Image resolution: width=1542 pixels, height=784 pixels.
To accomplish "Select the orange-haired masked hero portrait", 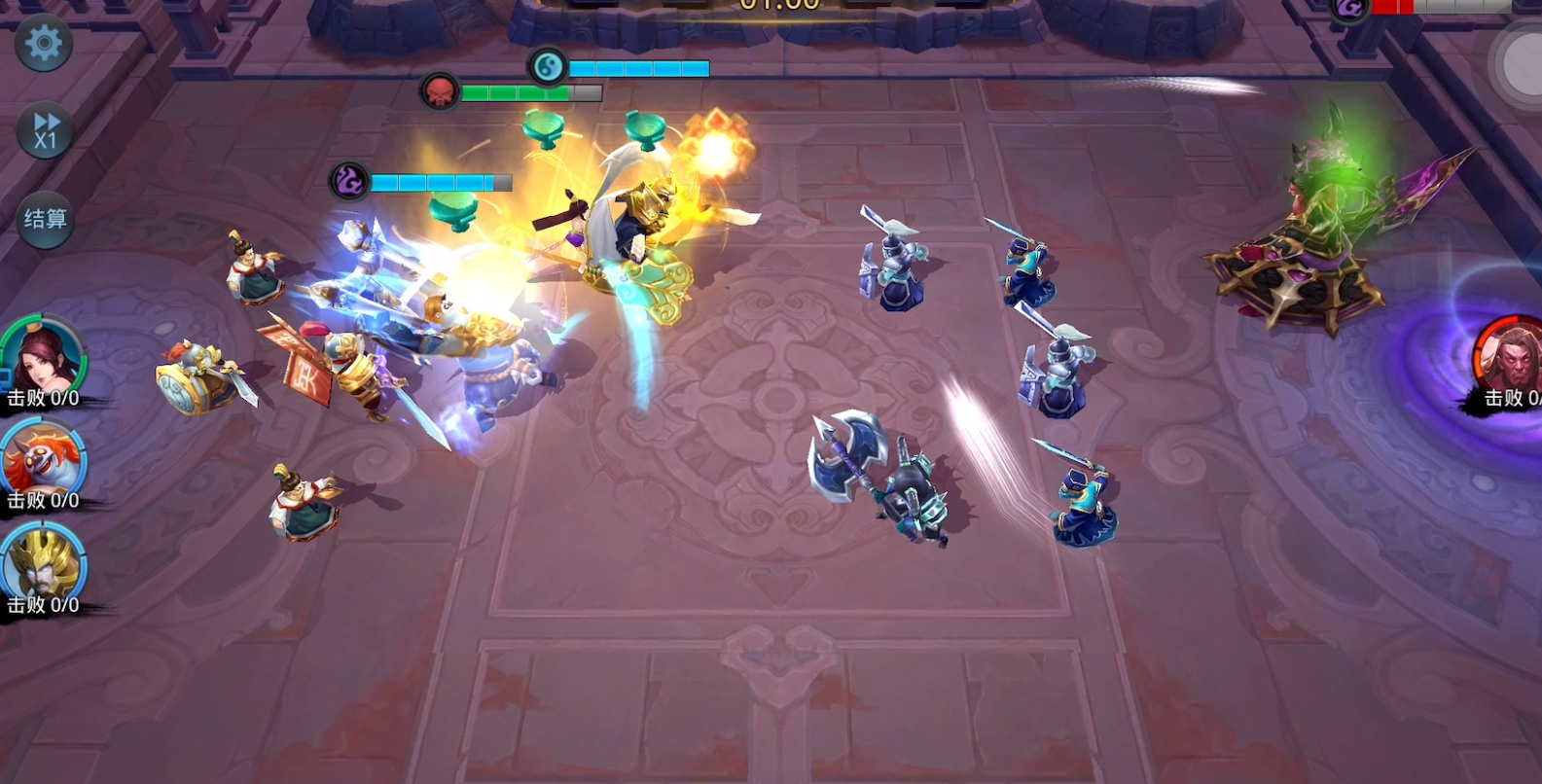I will coord(43,461).
